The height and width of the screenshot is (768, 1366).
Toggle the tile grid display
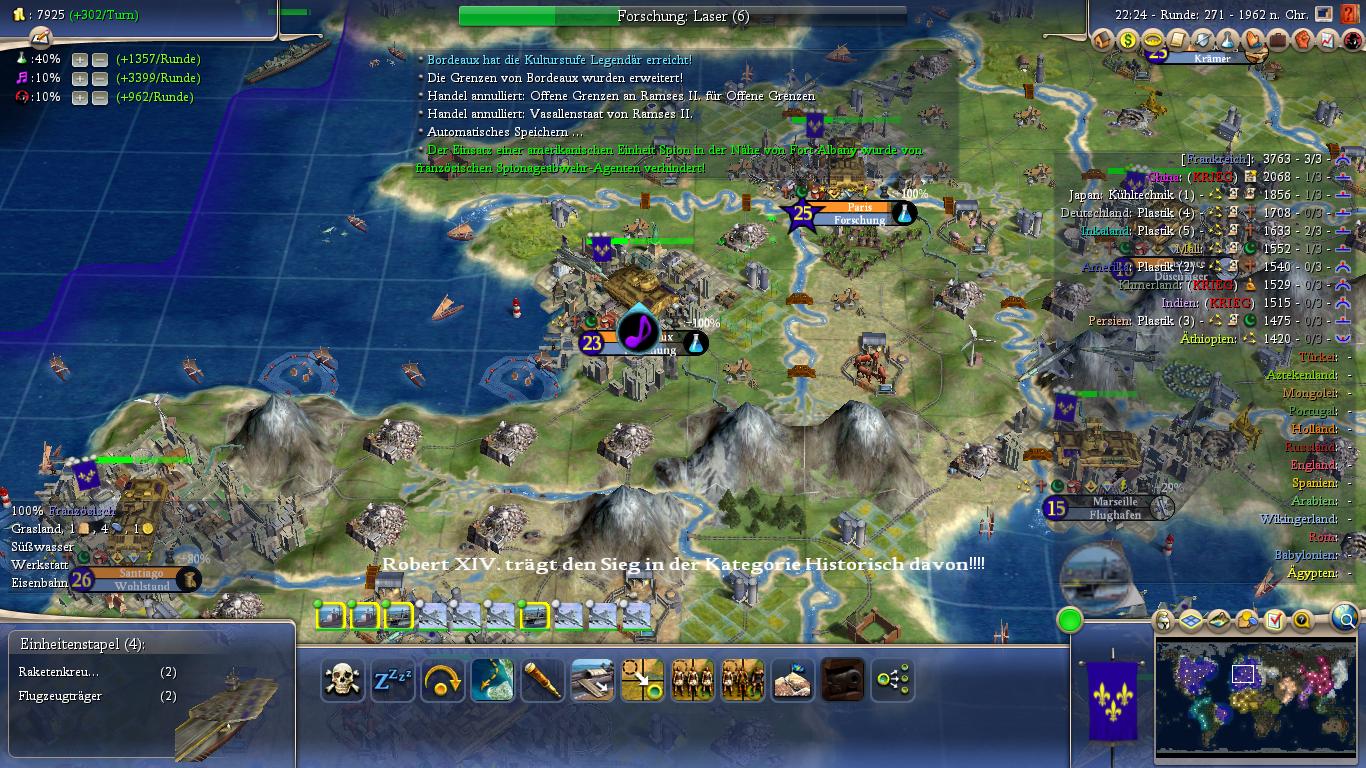(x=1190, y=621)
